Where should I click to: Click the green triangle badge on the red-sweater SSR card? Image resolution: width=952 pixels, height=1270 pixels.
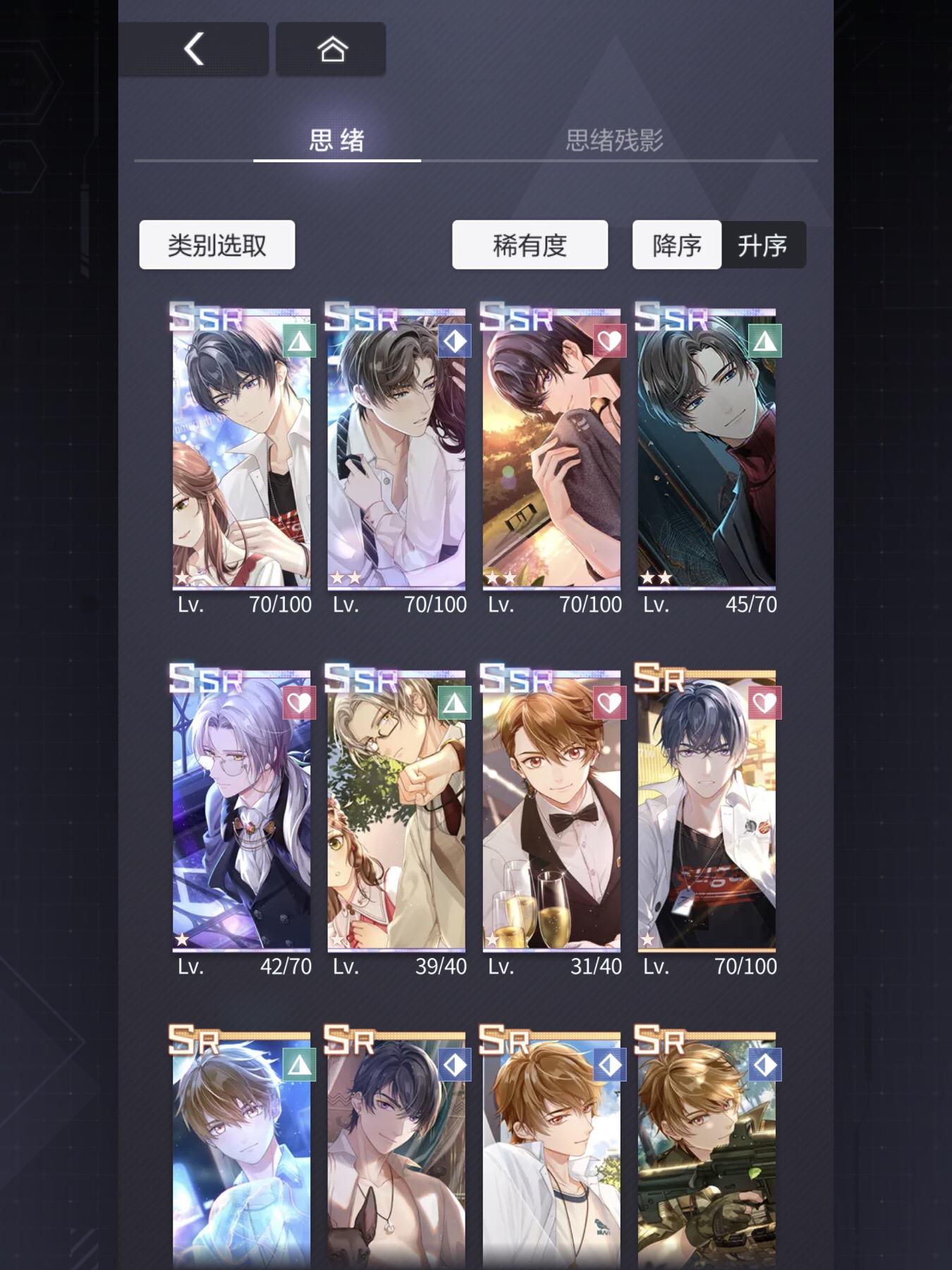click(767, 341)
